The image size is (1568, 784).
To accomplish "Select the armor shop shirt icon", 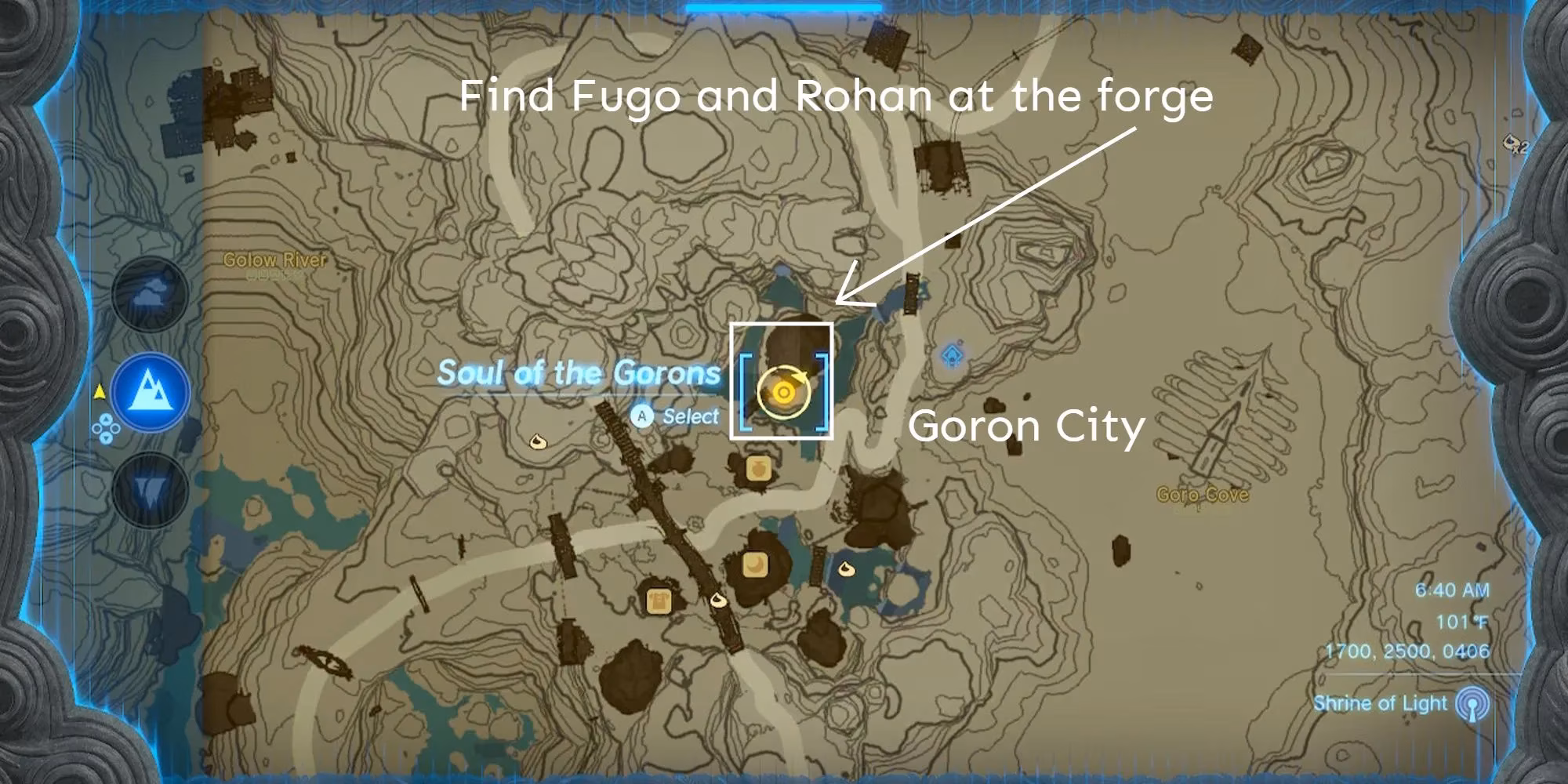I will [659, 599].
